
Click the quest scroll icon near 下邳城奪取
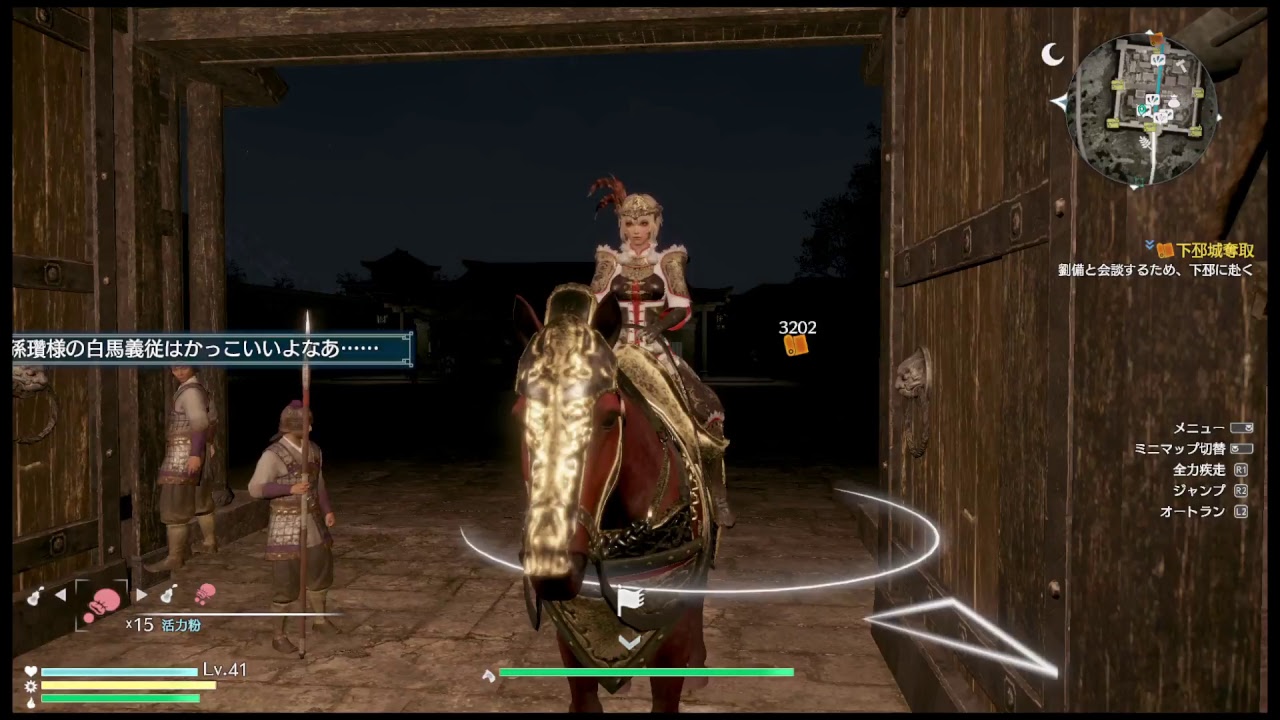1164,248
